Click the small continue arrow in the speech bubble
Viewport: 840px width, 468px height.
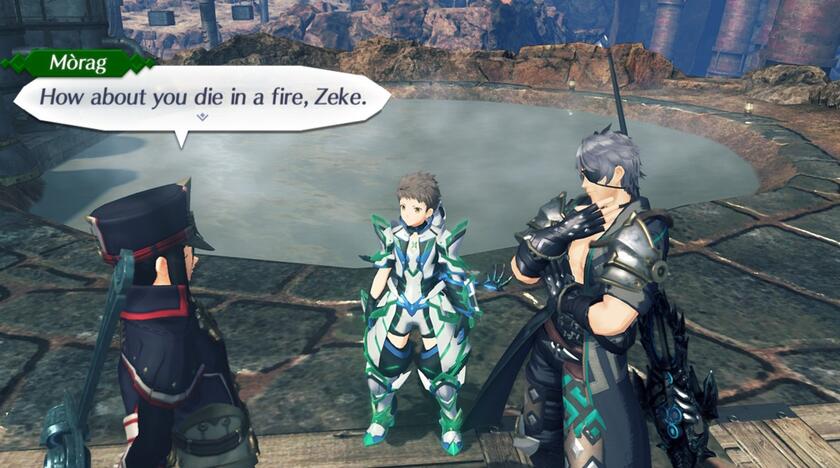pos(203,117)
